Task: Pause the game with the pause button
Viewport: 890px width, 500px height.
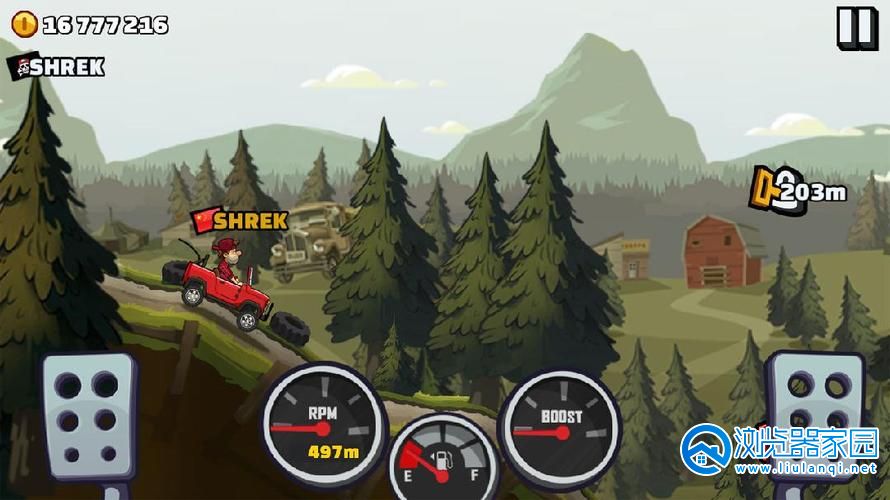Action: coord(856,27)
